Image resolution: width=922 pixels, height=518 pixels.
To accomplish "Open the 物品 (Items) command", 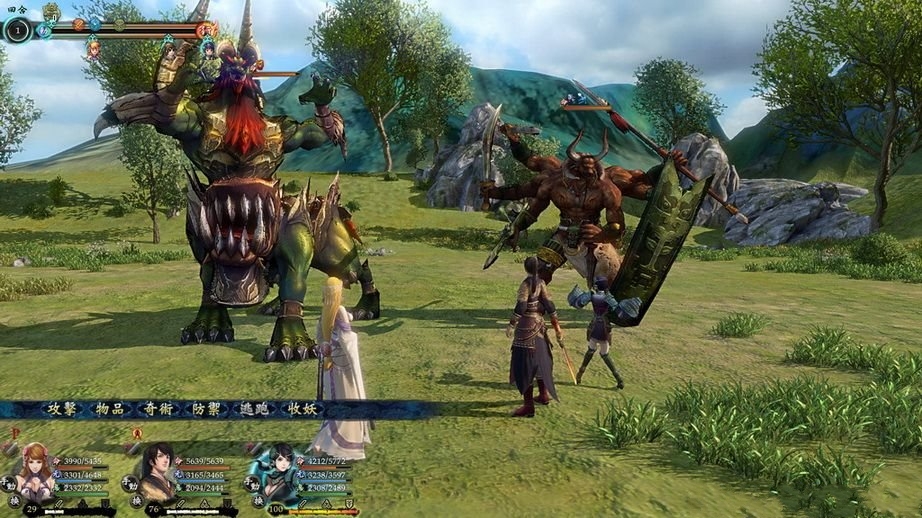I will (x=109, y=409).
